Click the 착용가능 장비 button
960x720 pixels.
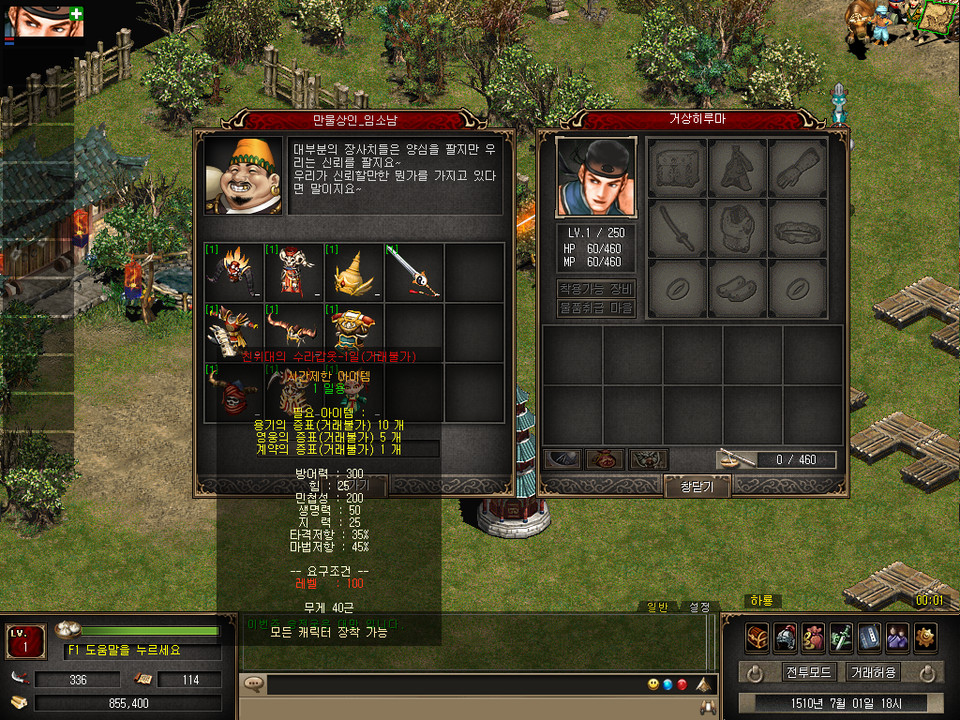coord(596,288)
